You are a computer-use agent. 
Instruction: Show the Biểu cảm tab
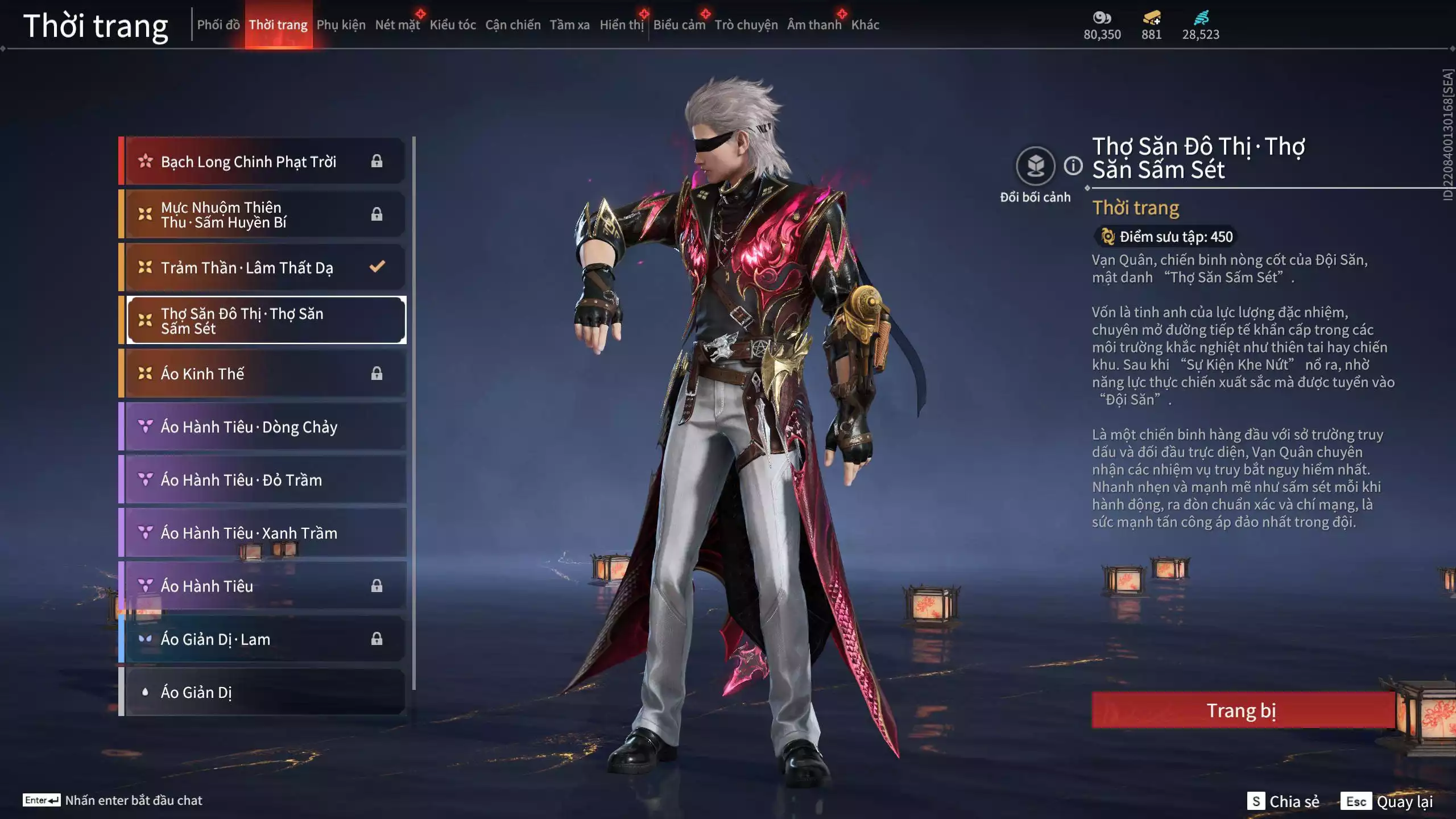[679, 25]
